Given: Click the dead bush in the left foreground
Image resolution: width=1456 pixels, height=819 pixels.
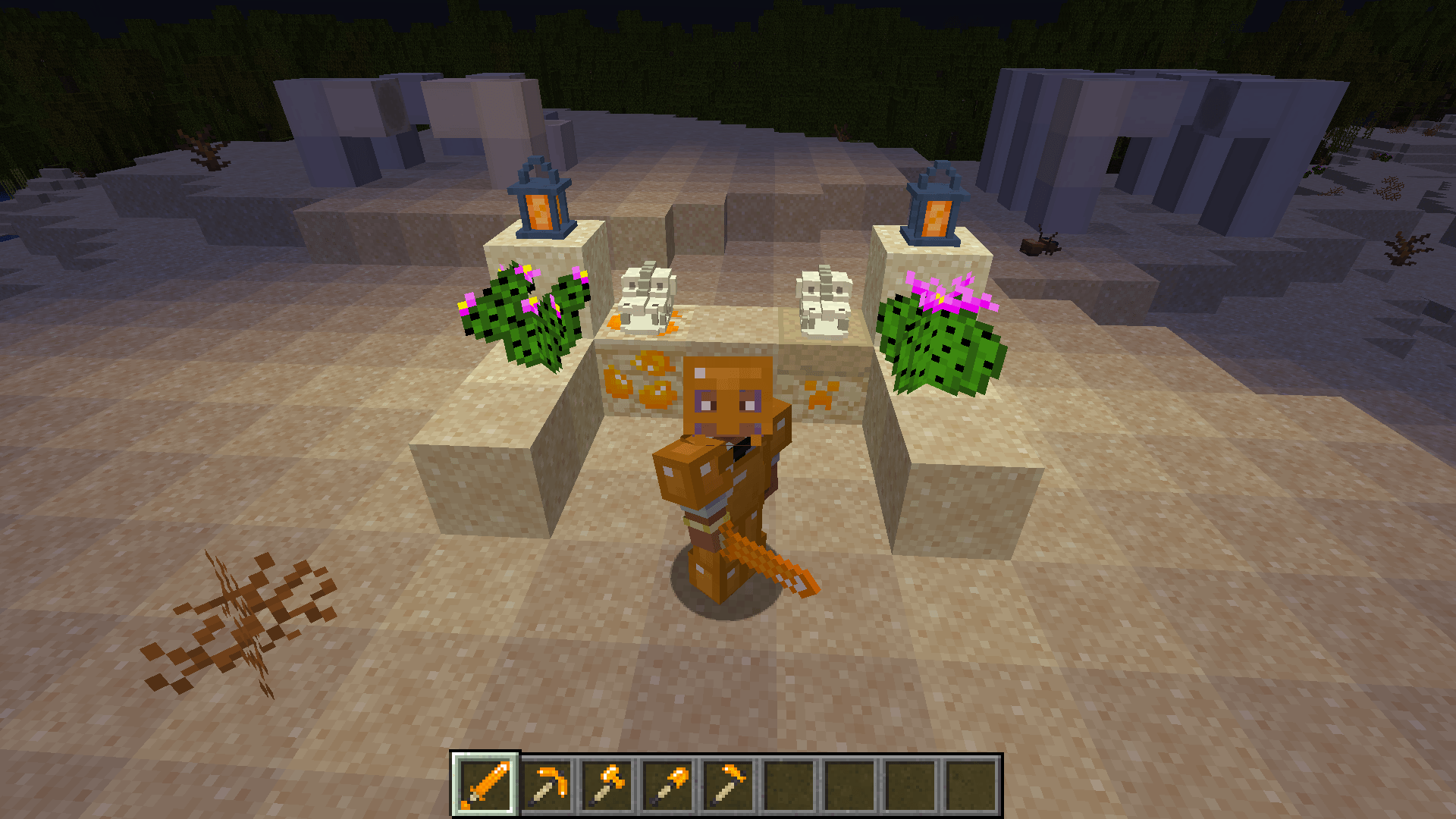Looking at the screenshot, I should click(x=243, y=614).
